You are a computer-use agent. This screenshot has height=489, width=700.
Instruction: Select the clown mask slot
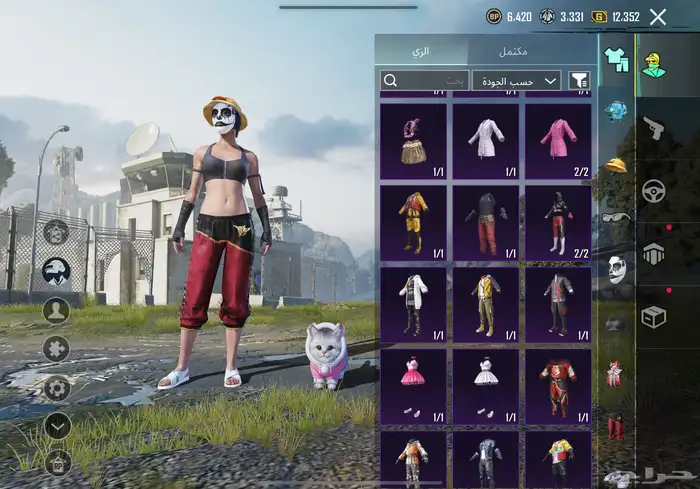click(617, 268)
